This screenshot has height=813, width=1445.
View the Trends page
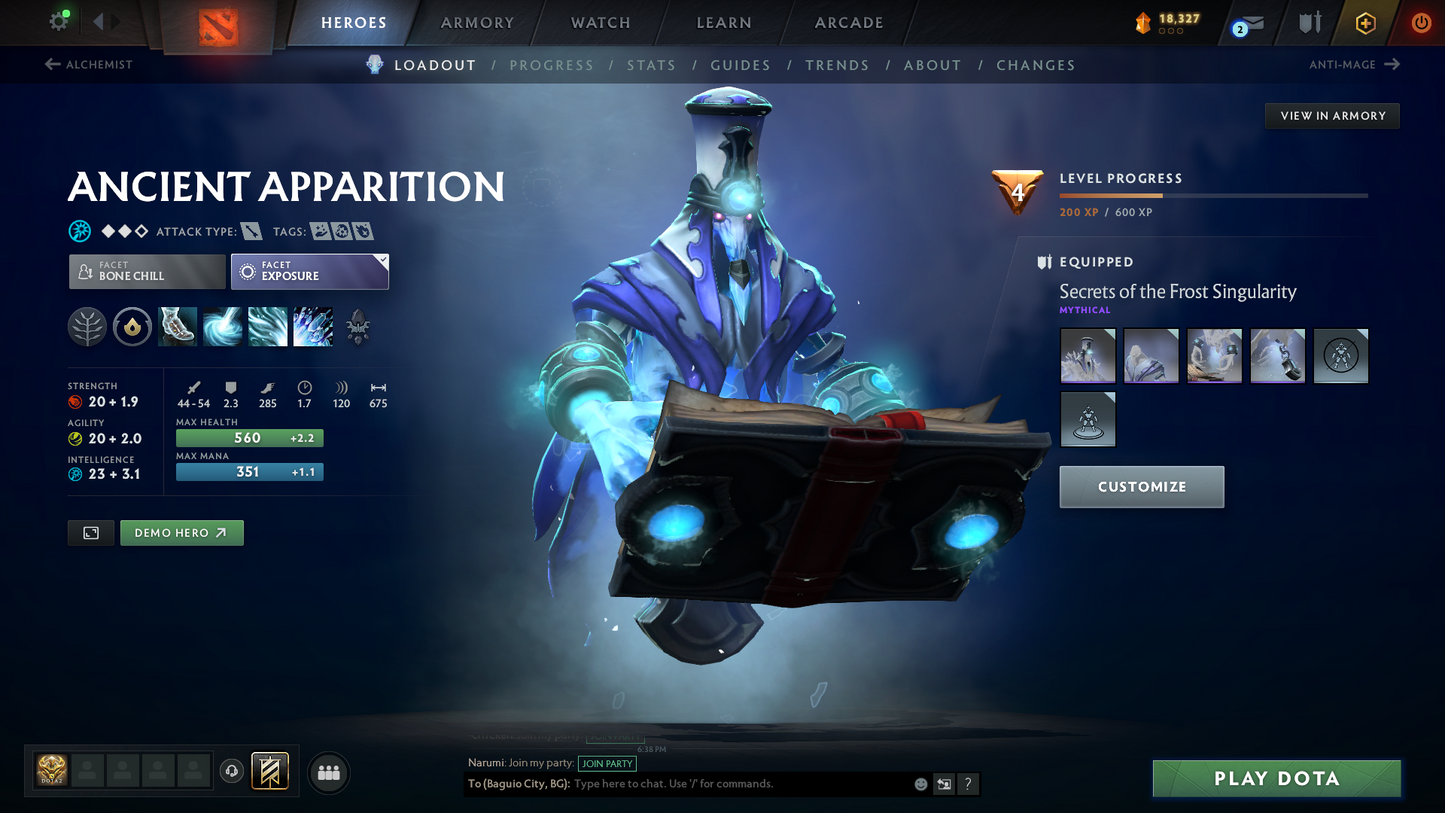point(837,65)
